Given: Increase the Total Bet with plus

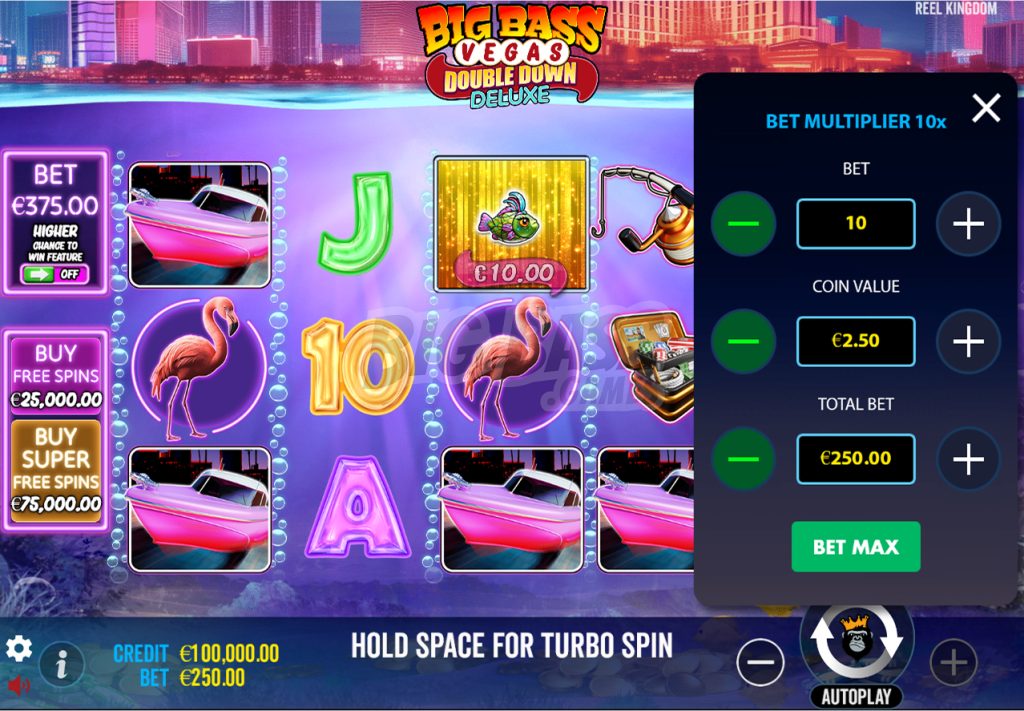Looking at the screenshot, I should tap(968, 459).
